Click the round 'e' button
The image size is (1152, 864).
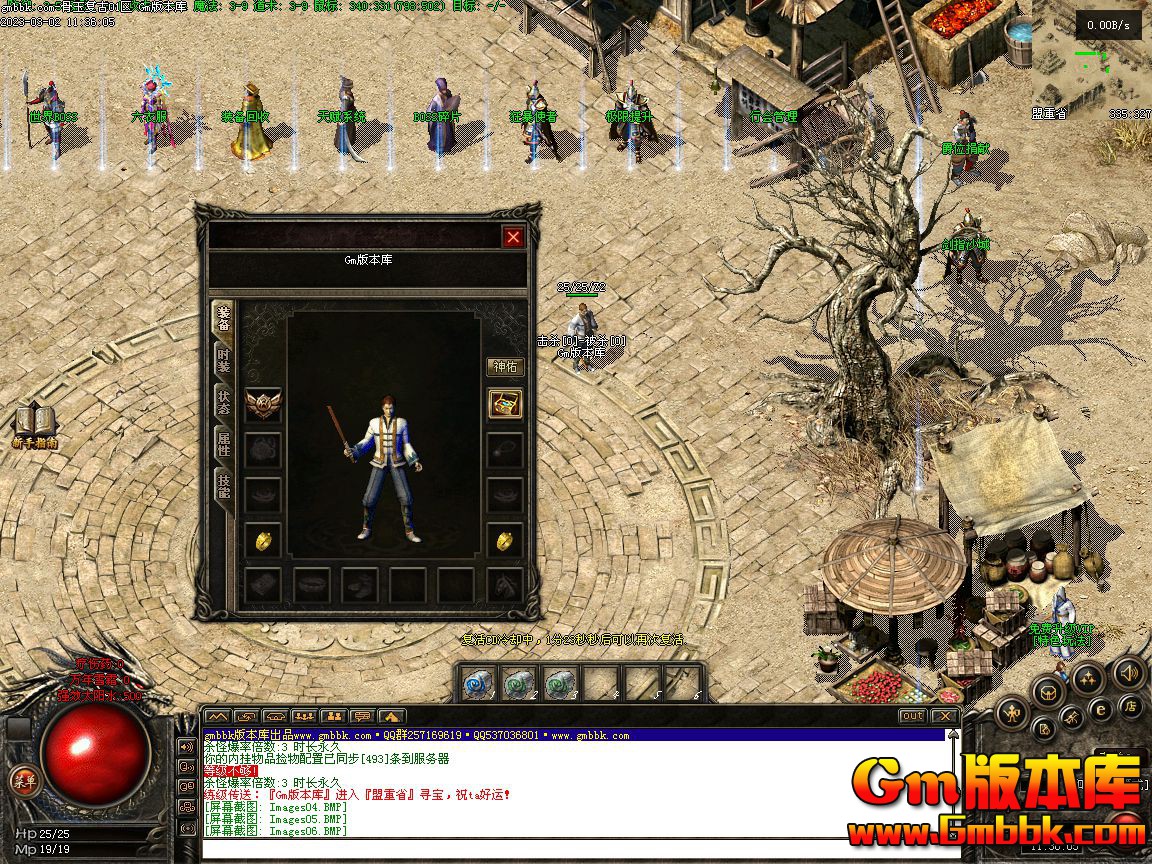pyautogui.click(x=1100, y=709)
